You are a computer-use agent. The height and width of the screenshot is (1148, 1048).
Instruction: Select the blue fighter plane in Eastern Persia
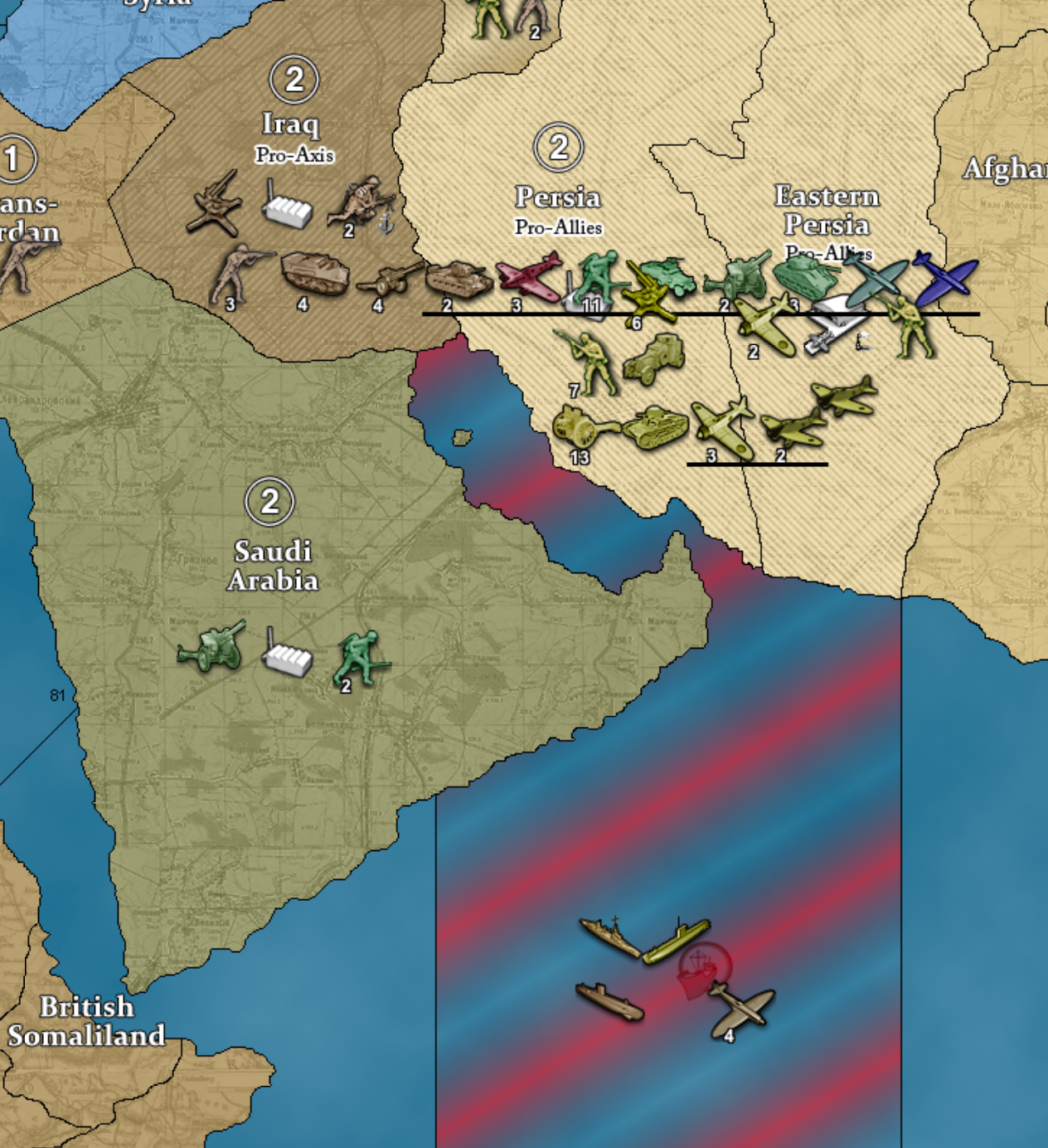click(x=945, y=280)
